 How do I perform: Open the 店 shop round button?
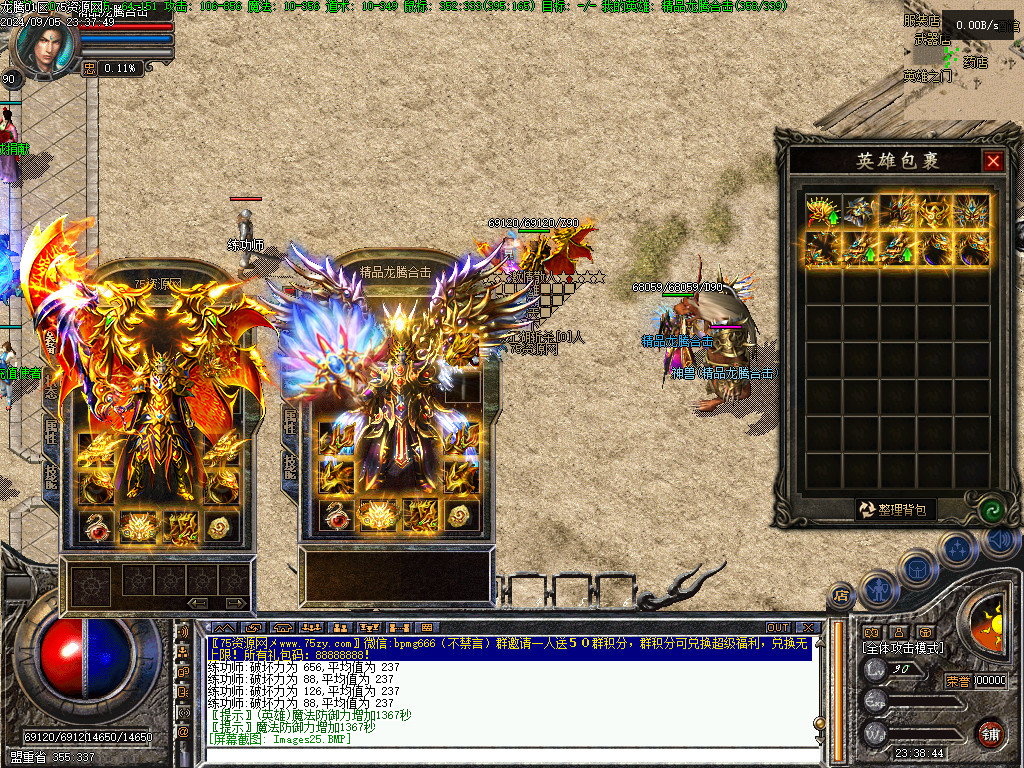tap(842, 596)
